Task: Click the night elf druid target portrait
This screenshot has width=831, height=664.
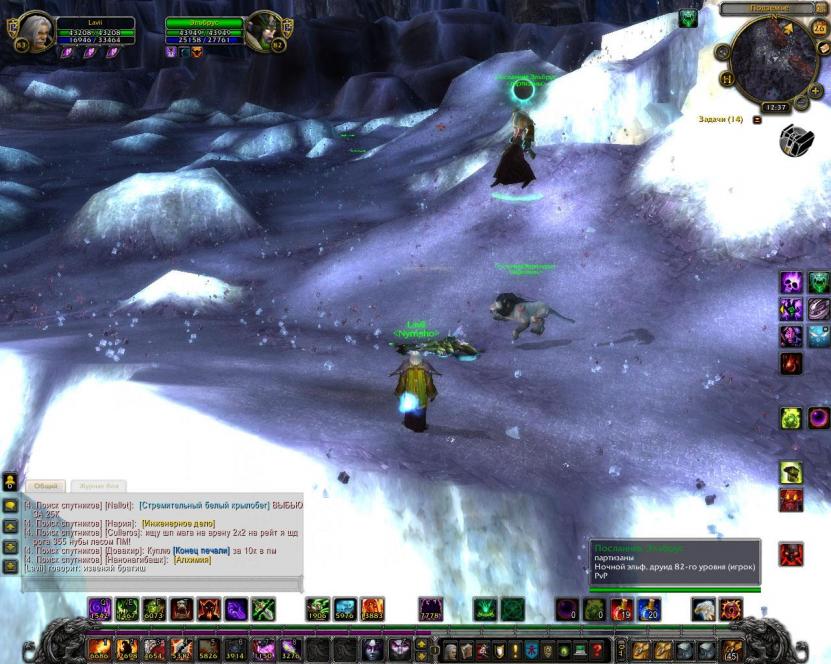Action: 263,32
